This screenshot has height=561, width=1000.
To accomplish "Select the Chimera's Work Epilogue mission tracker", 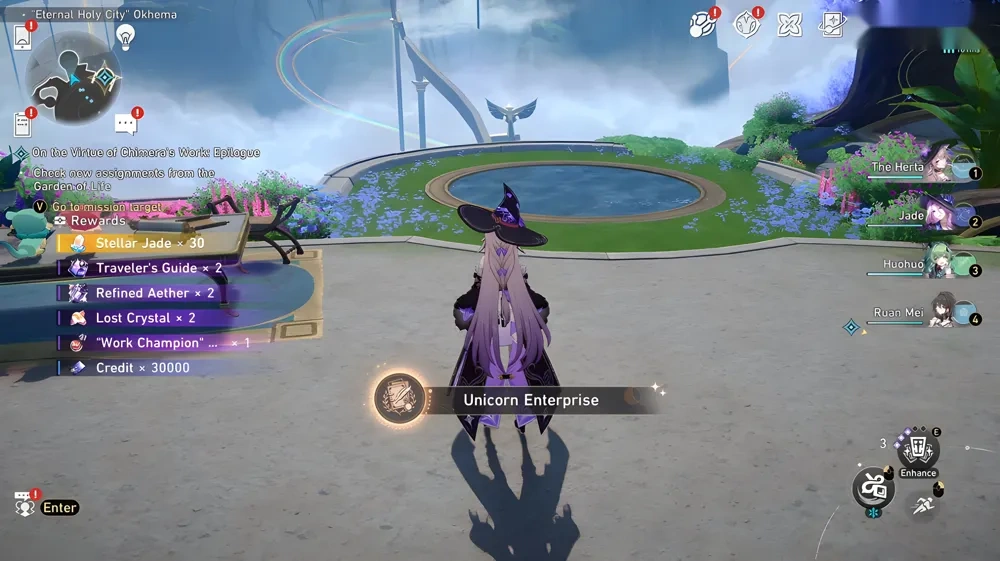I will 145,153.
